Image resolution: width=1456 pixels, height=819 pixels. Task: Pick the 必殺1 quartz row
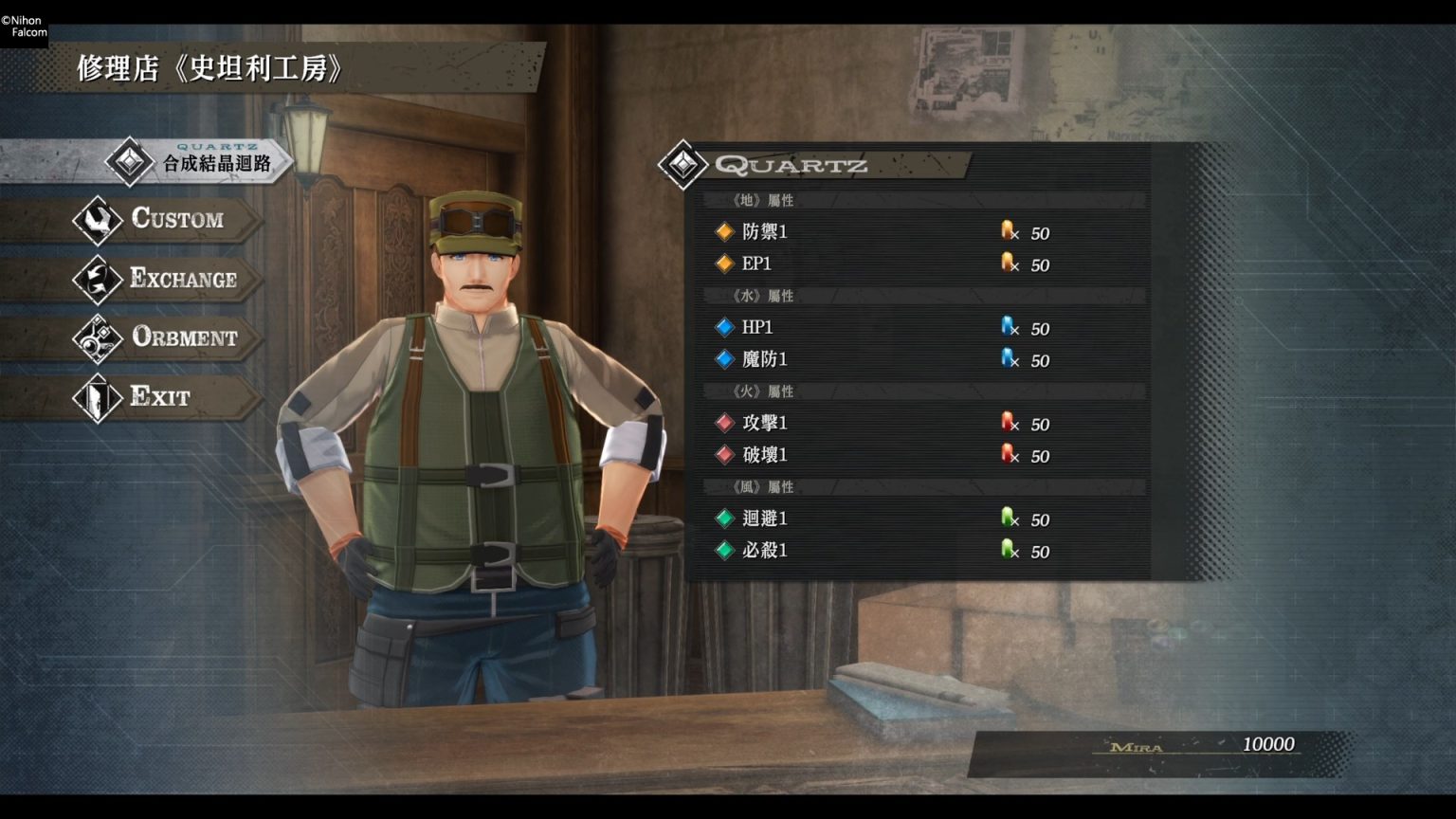[x=882, y=551]
